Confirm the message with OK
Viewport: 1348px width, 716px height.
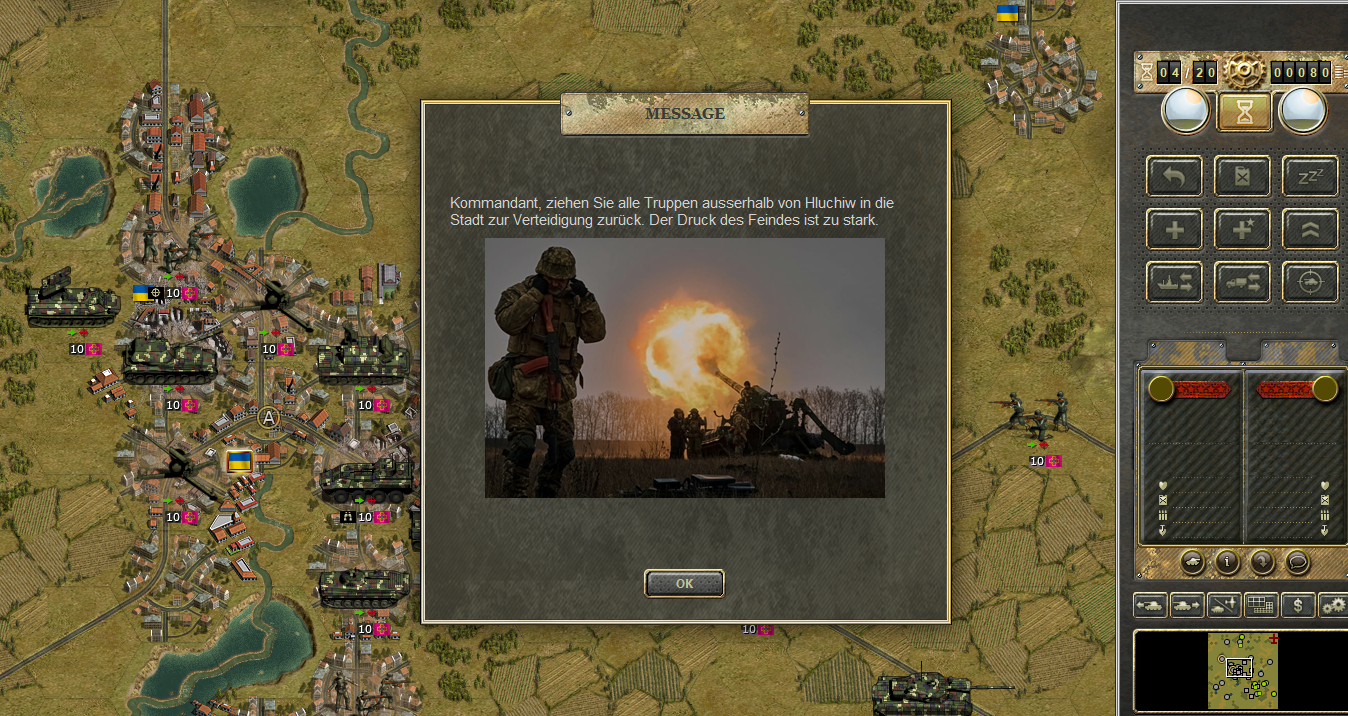[x=684, y=584]
